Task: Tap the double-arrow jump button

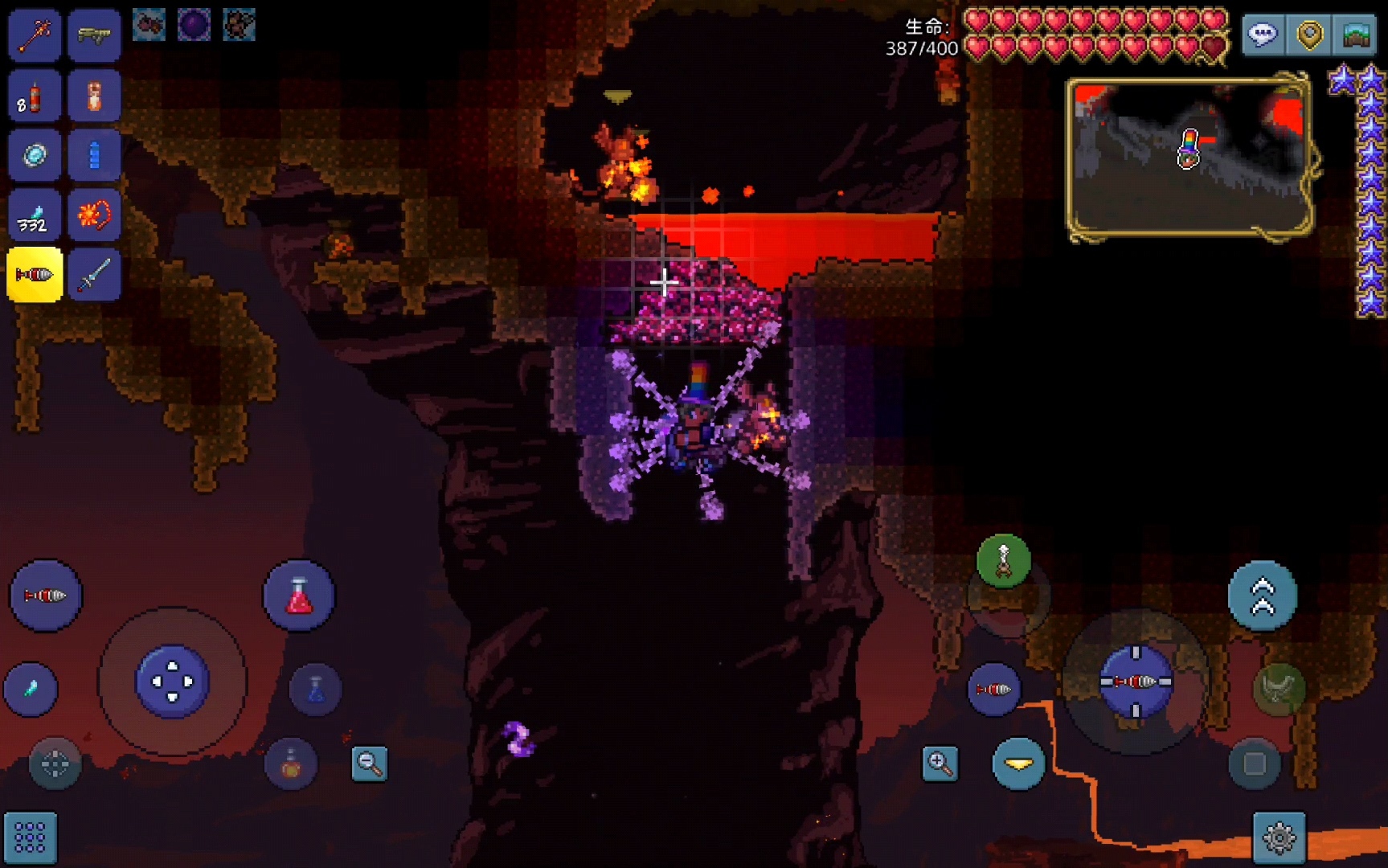Action: click(x=1262, y=596)
